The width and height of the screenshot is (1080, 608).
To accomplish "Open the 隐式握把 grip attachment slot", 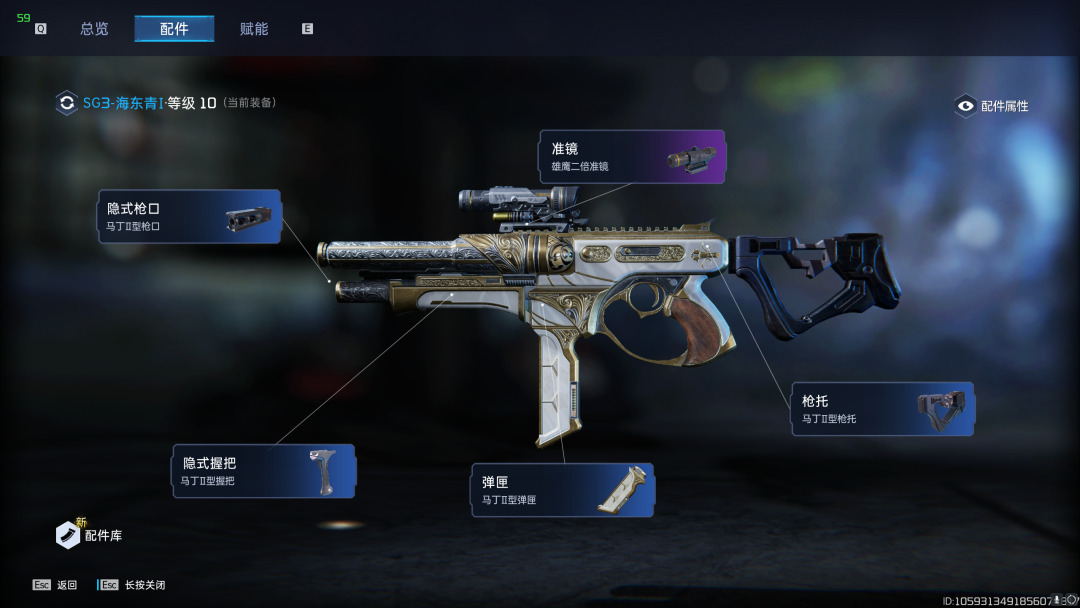I will 264,471.
